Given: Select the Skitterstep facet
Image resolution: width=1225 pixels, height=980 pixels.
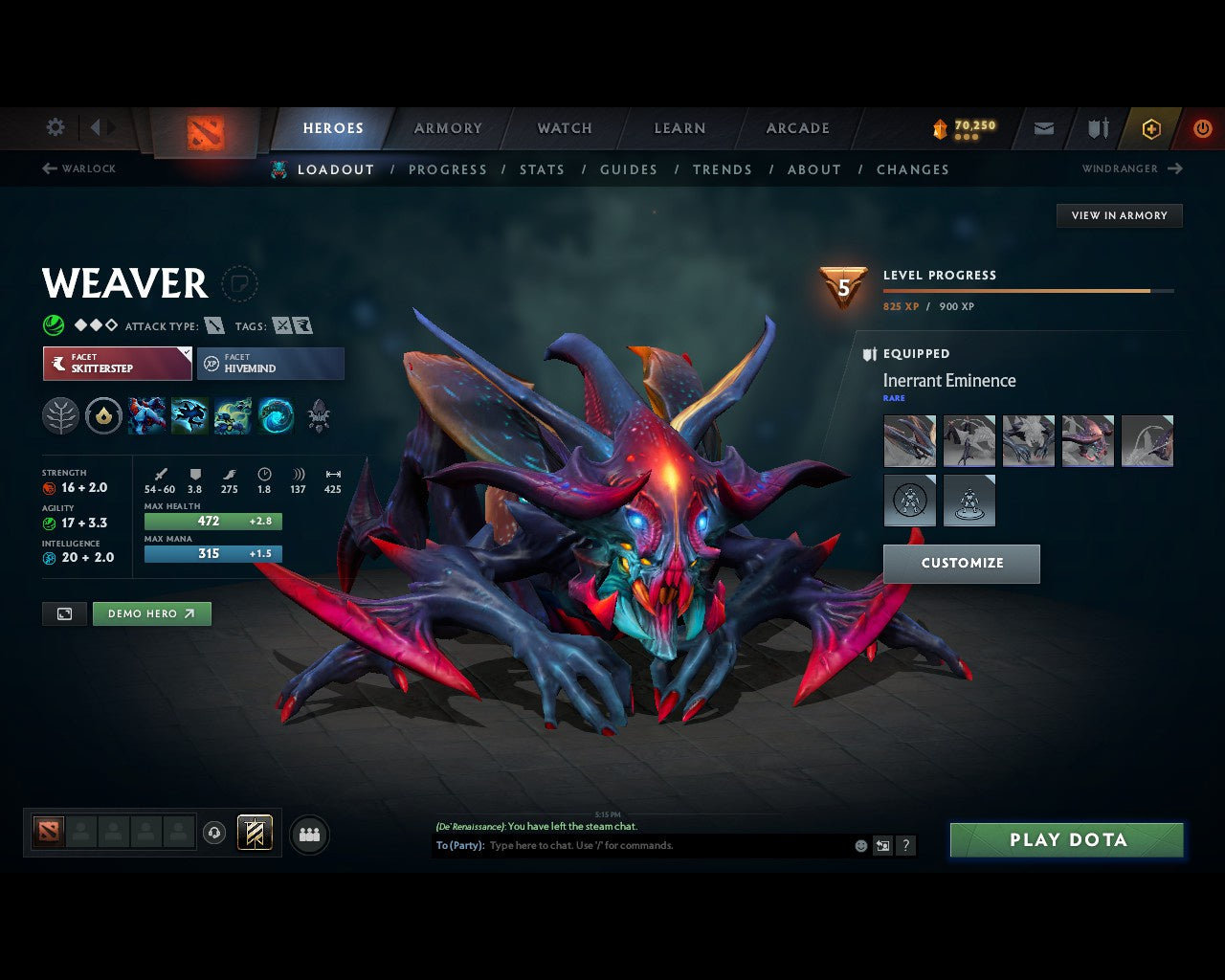Looking at the screenshot, I should point(117,364).
